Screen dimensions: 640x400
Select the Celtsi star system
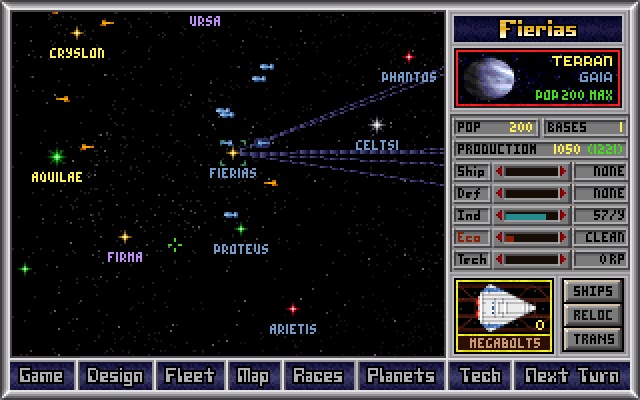(x=377, y=126)
